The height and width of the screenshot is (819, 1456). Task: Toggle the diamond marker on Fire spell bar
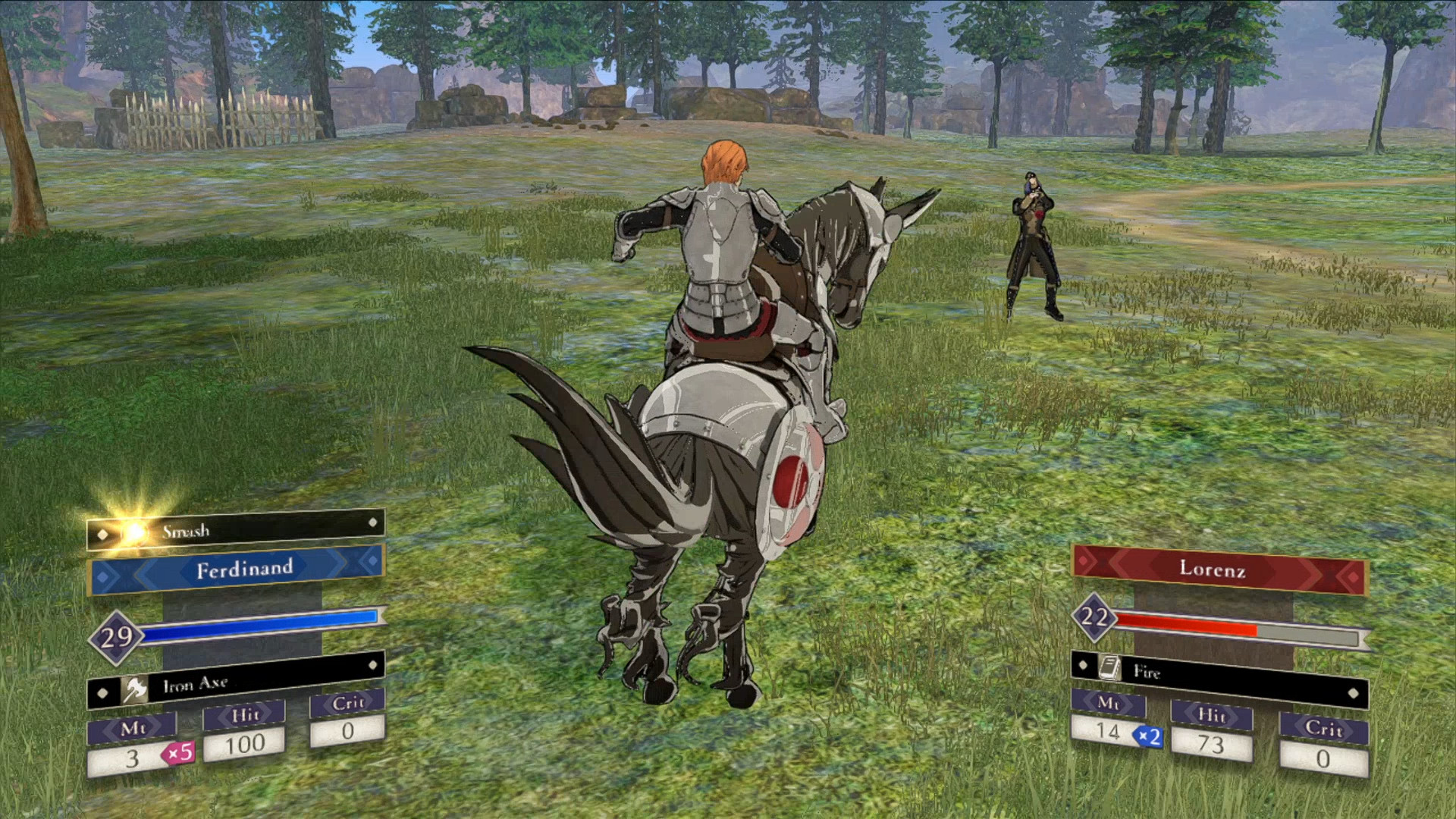click(x=1352, y=693)
